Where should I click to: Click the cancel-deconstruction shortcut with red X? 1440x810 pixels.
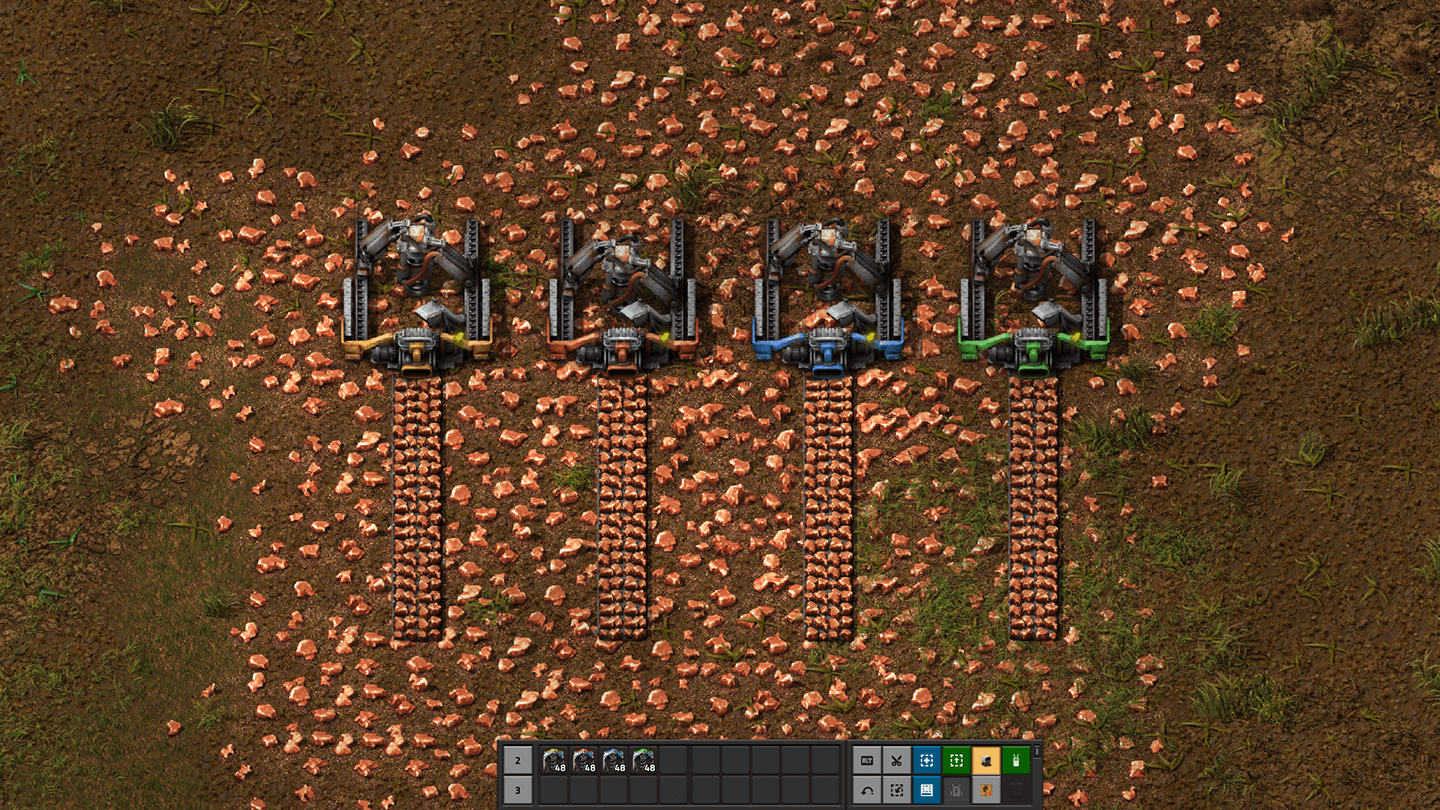point(987,790)
